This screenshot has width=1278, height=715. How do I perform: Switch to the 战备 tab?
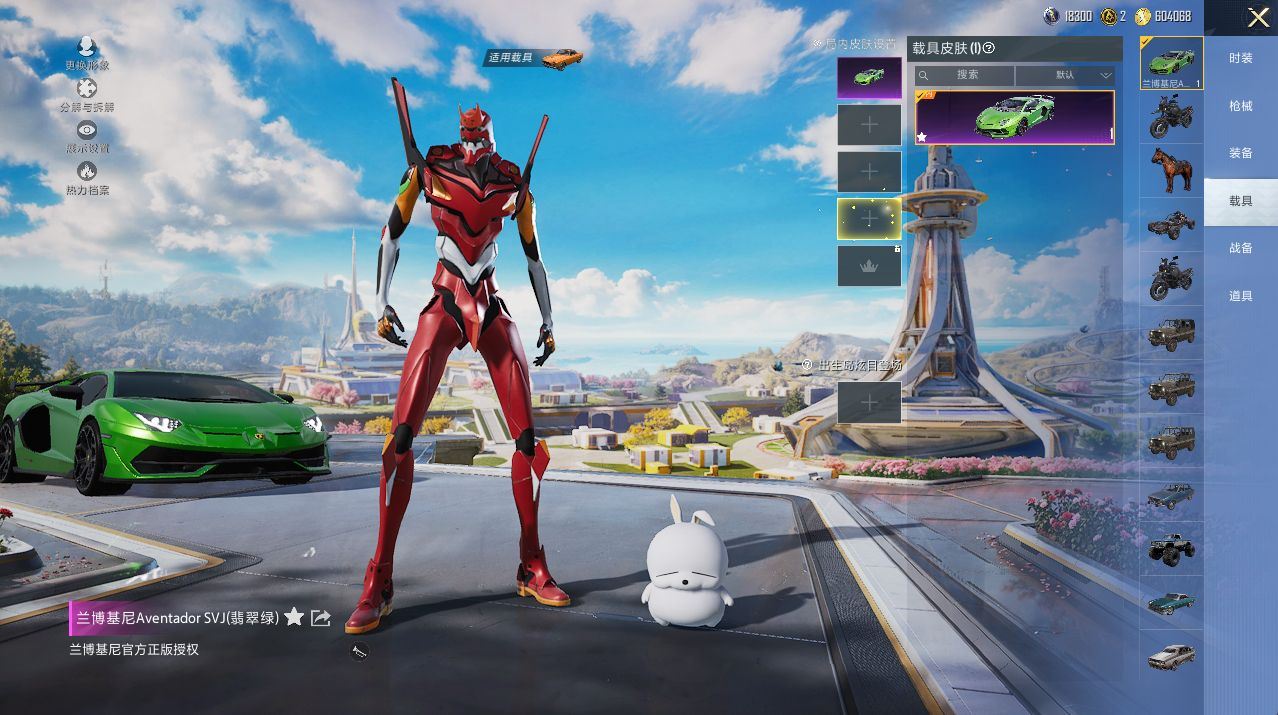pyautogui.click(x=1240, y=248)
